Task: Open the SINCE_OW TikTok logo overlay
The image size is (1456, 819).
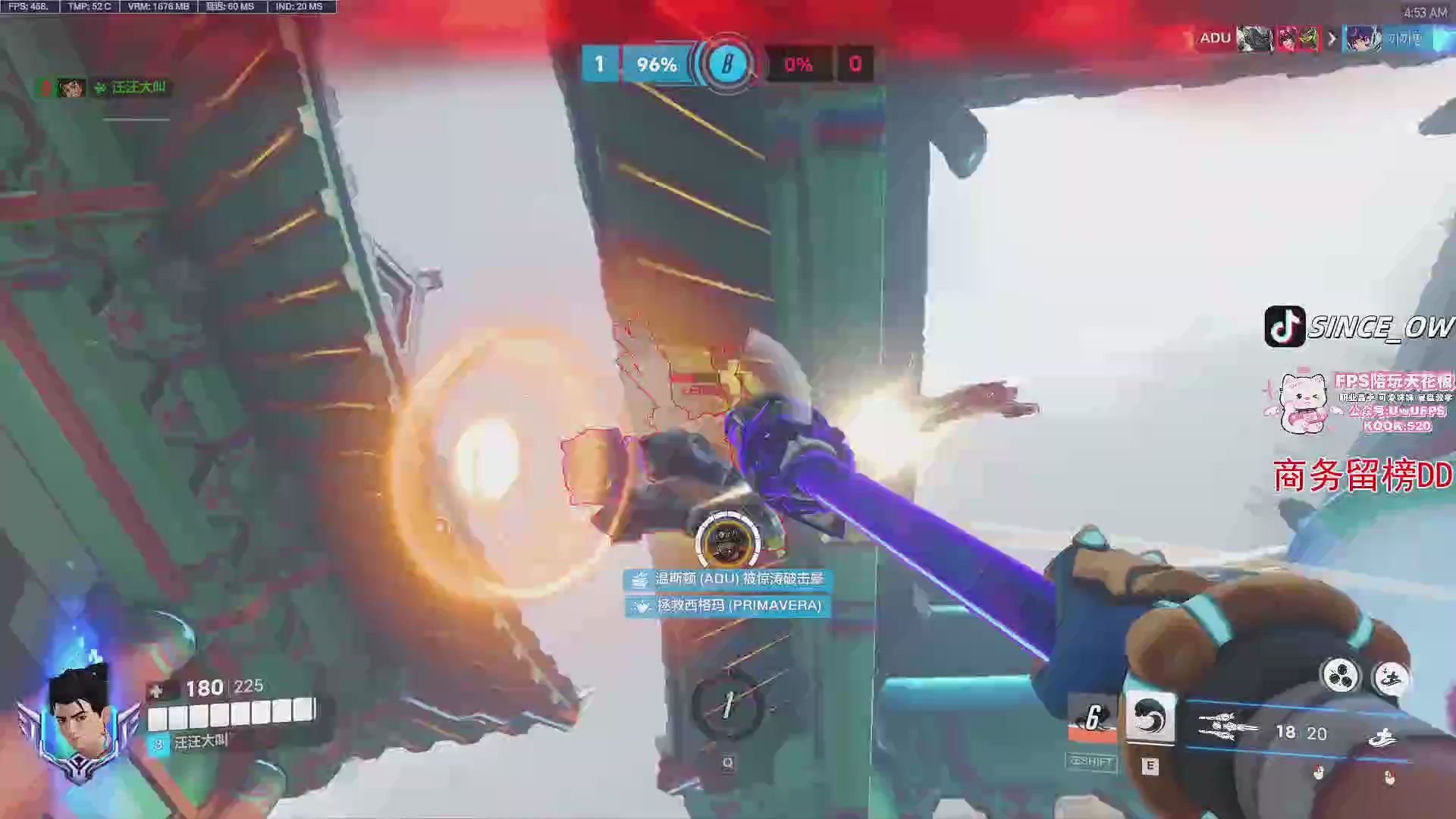Action: pyautogui.click(x=1285, y=327)
